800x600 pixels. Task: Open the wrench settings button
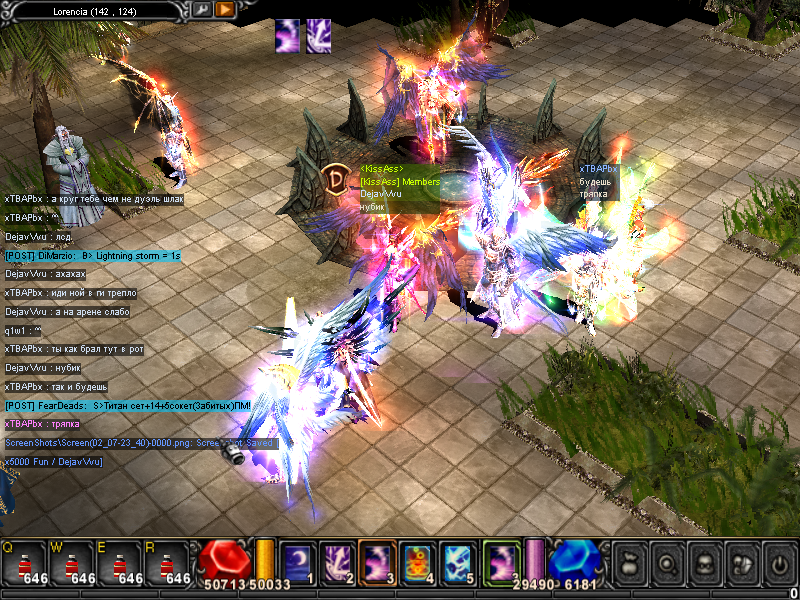click(x=202, y=9)
